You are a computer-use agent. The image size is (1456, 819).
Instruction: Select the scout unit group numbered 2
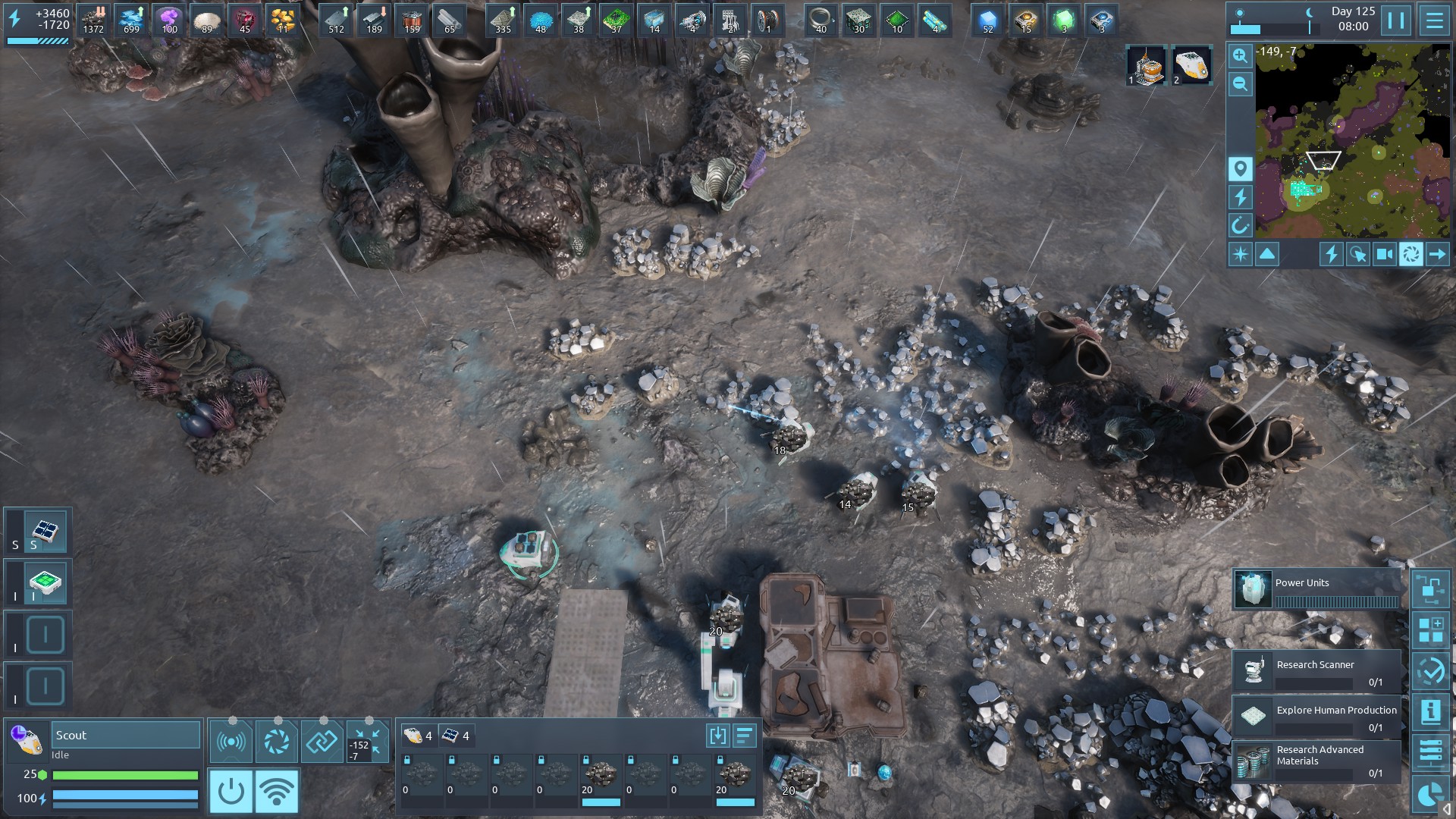pyautogui.click(x=1191, y=65)
